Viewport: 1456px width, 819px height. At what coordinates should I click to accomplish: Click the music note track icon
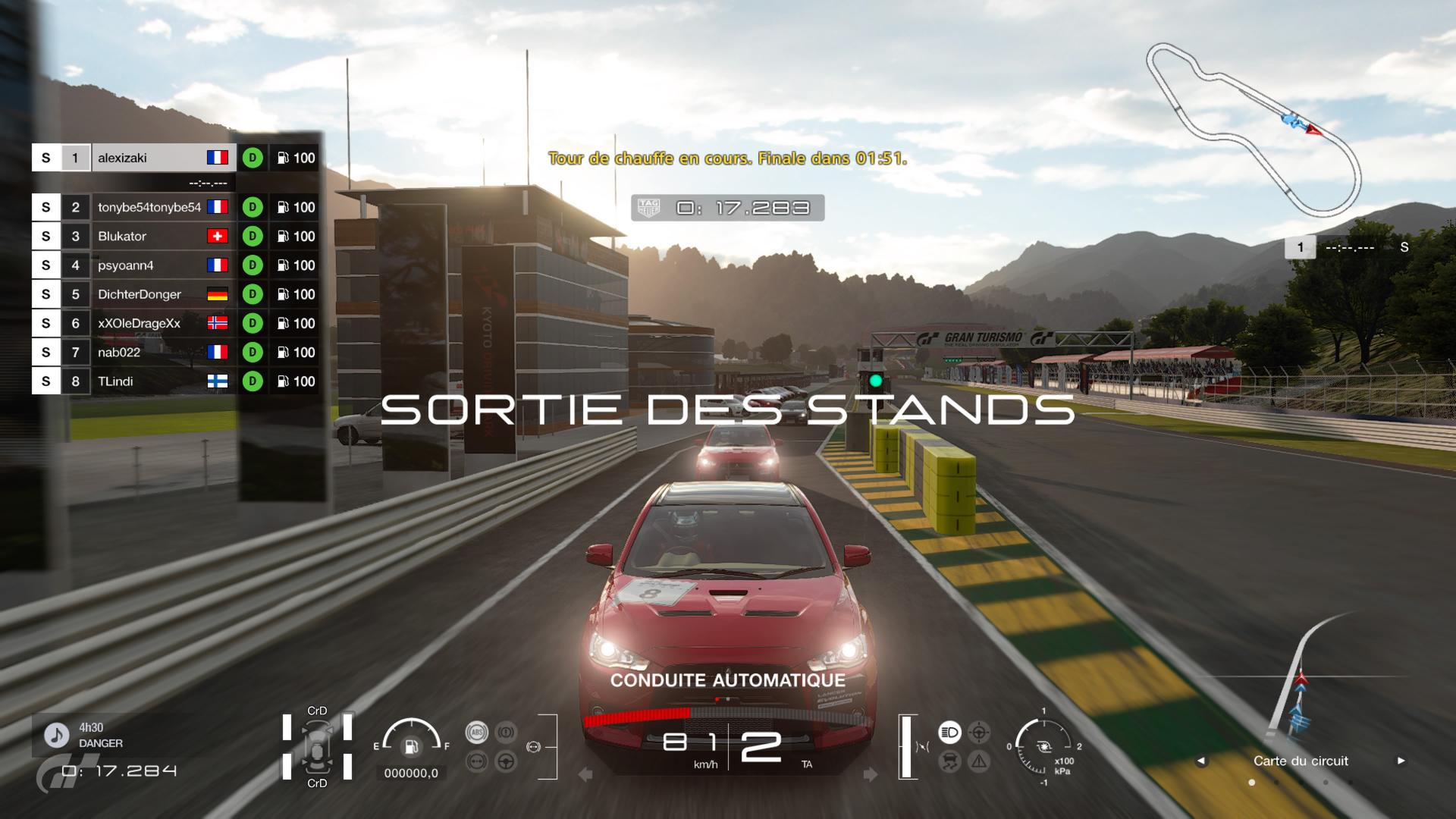[x=55, y=735]
